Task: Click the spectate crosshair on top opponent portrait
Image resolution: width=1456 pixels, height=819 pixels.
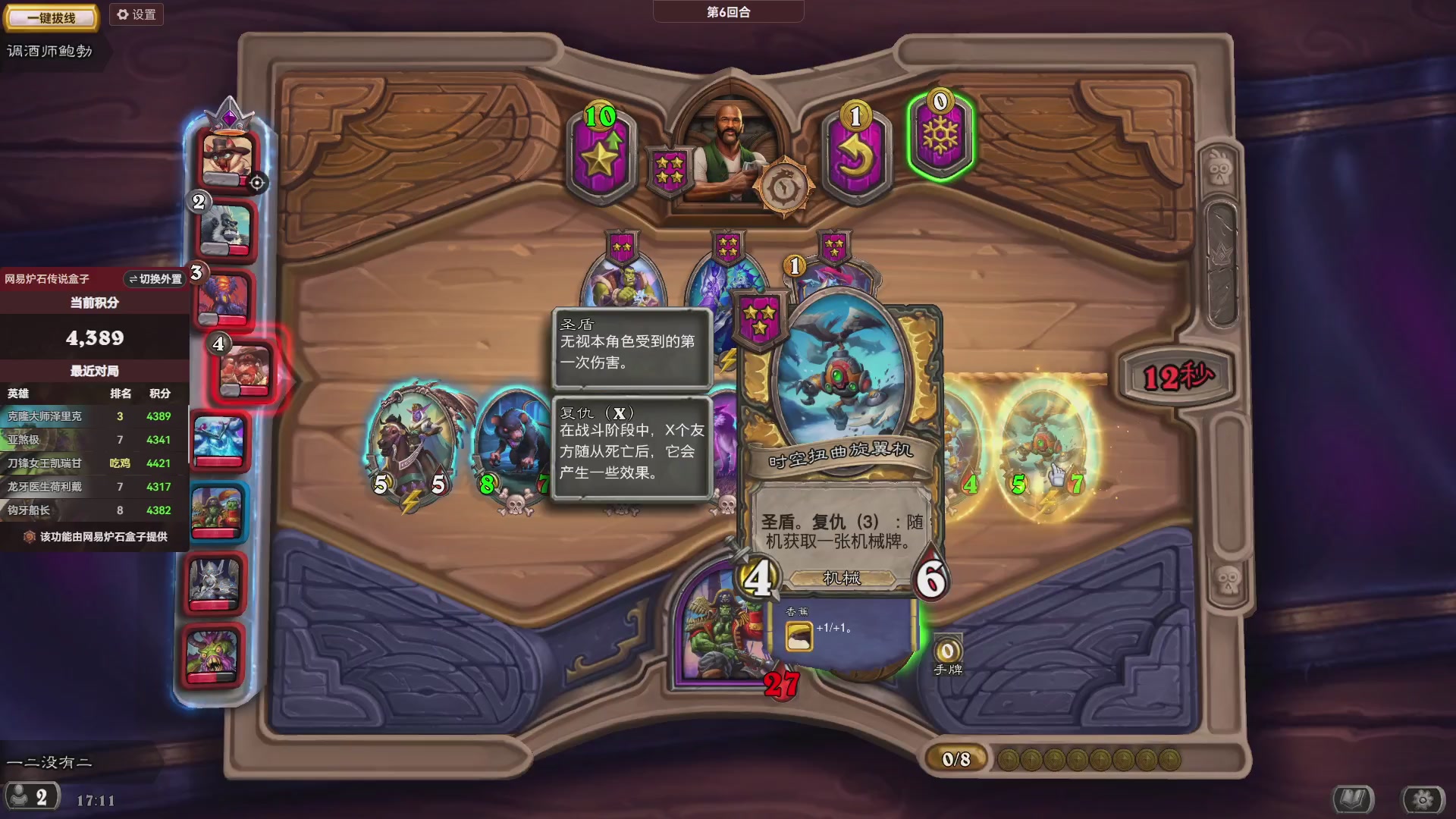Action: (x=258, y=182)
